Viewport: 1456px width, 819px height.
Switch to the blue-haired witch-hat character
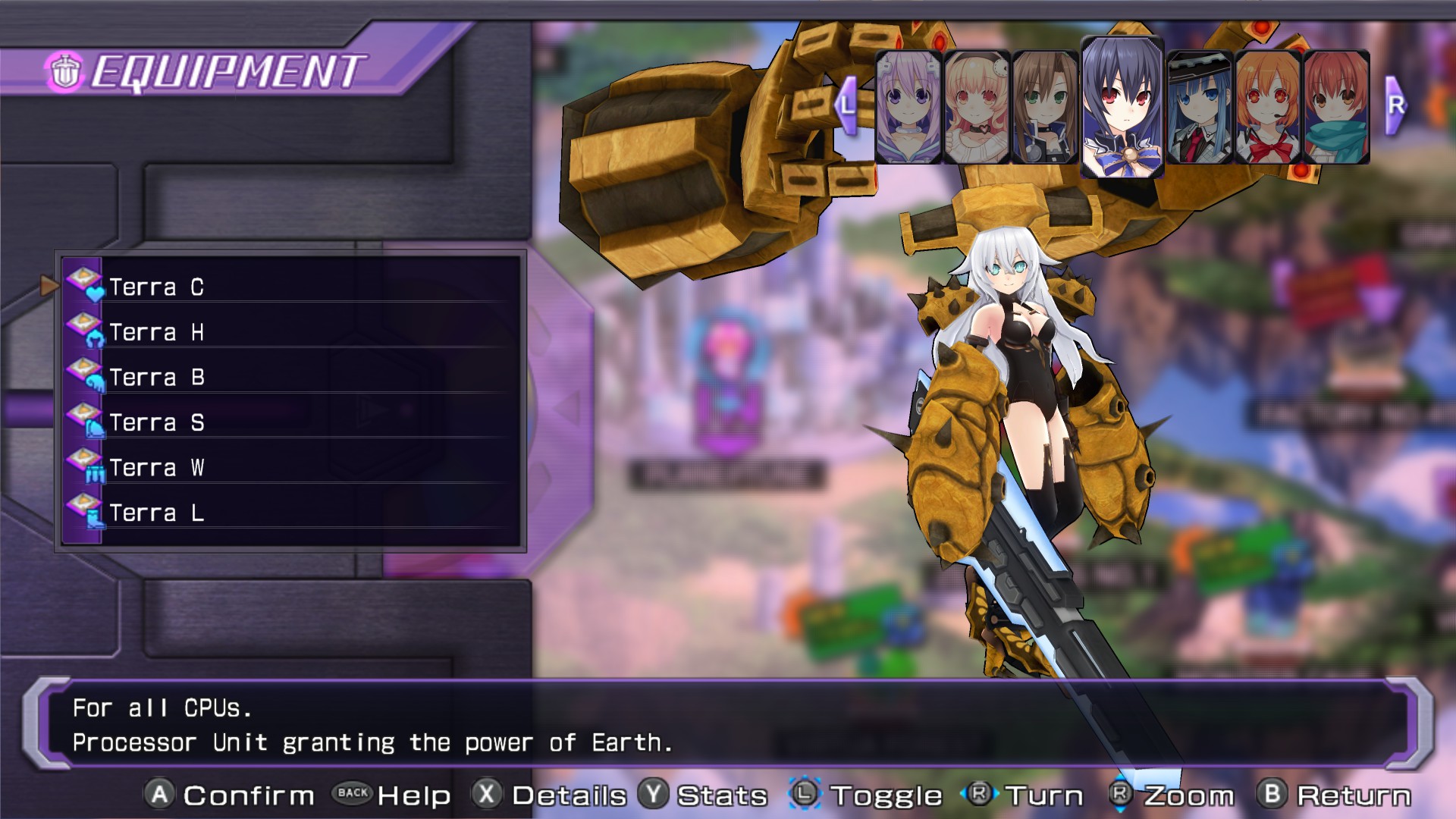point(1200,107)
